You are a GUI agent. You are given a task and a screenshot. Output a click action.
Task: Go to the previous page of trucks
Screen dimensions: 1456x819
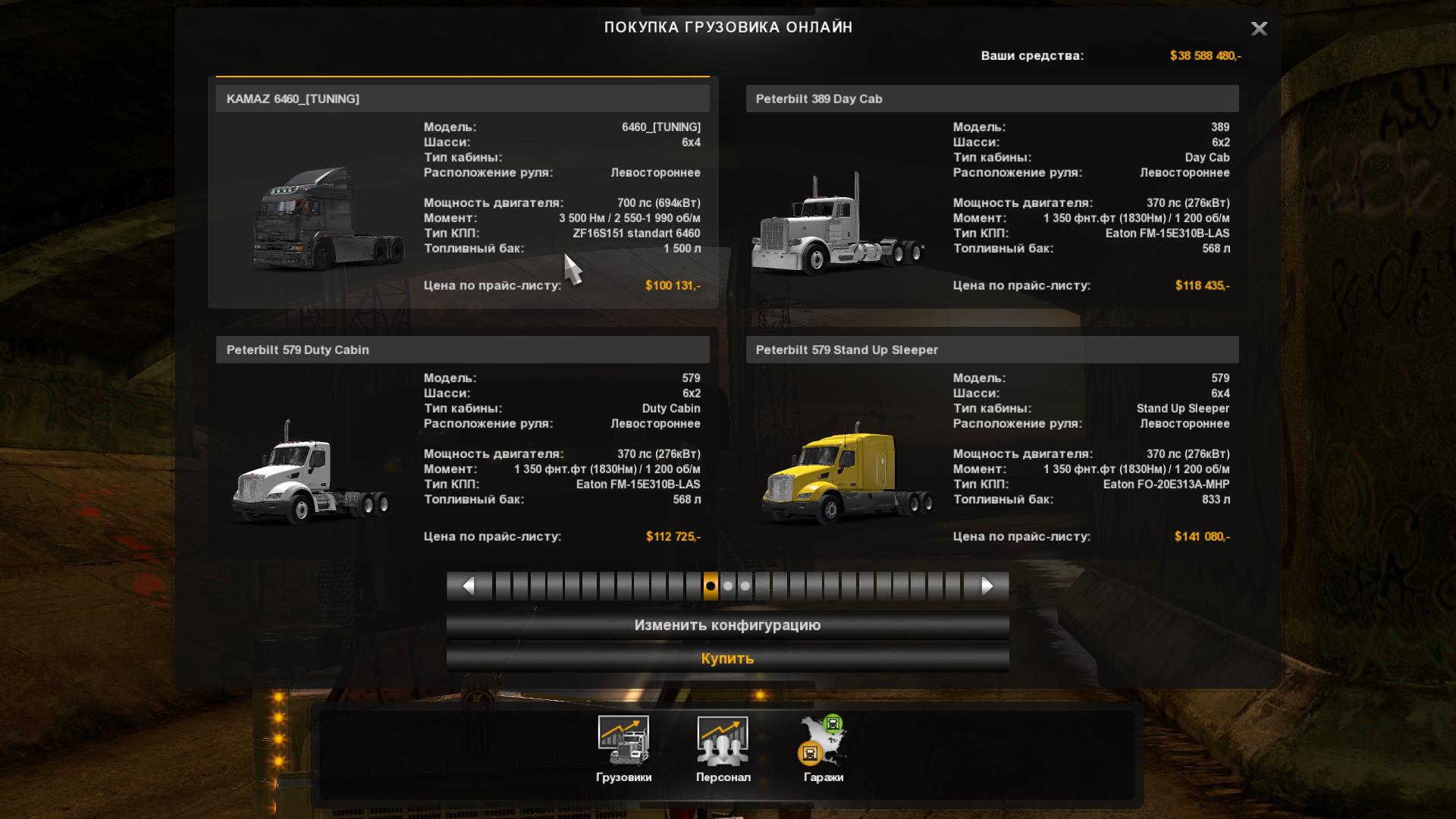tap(469, 586)
